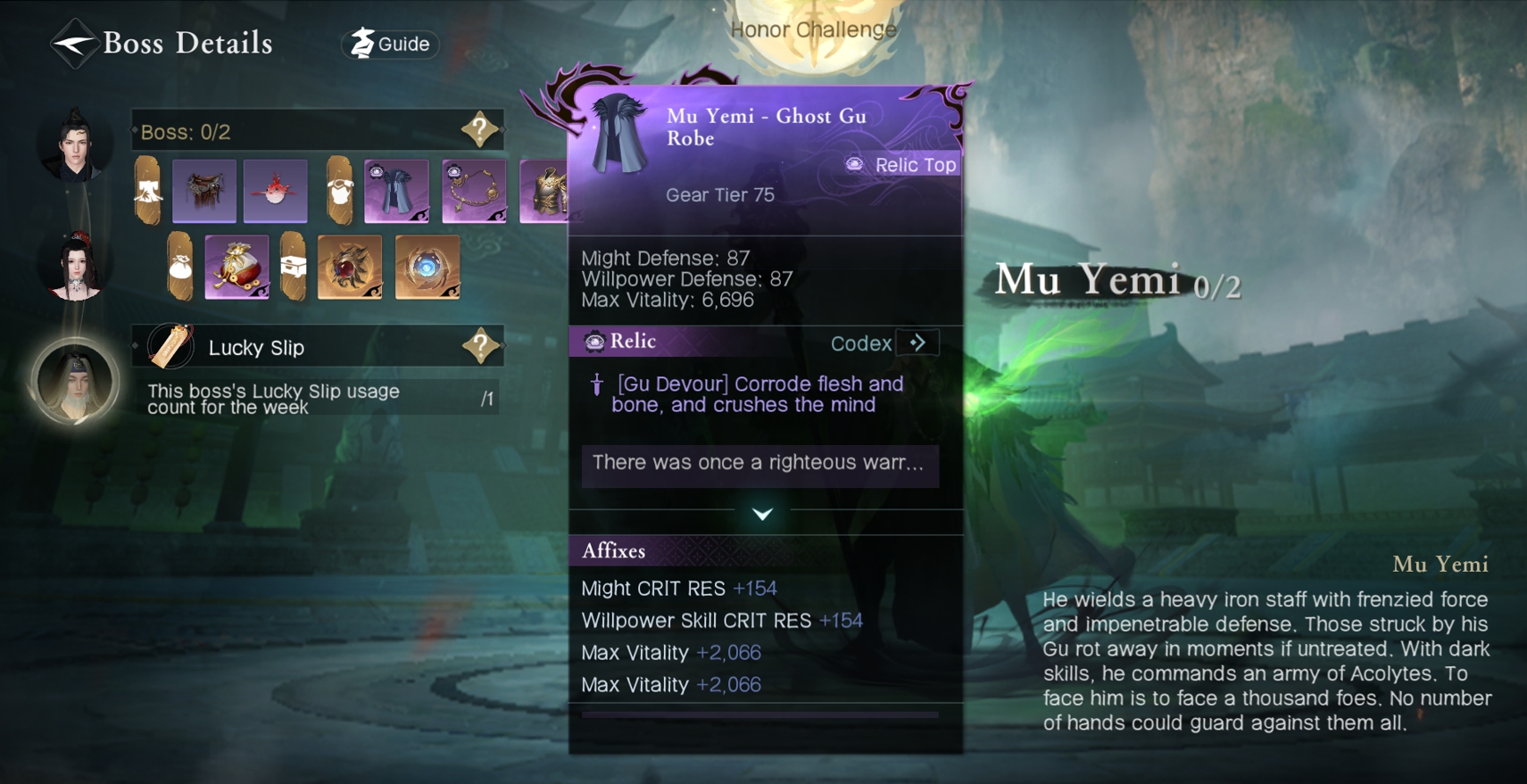Click the help icon beside Boss: 0/2
The width and height of the screenshot is (1527, 784).
[479, 130]
